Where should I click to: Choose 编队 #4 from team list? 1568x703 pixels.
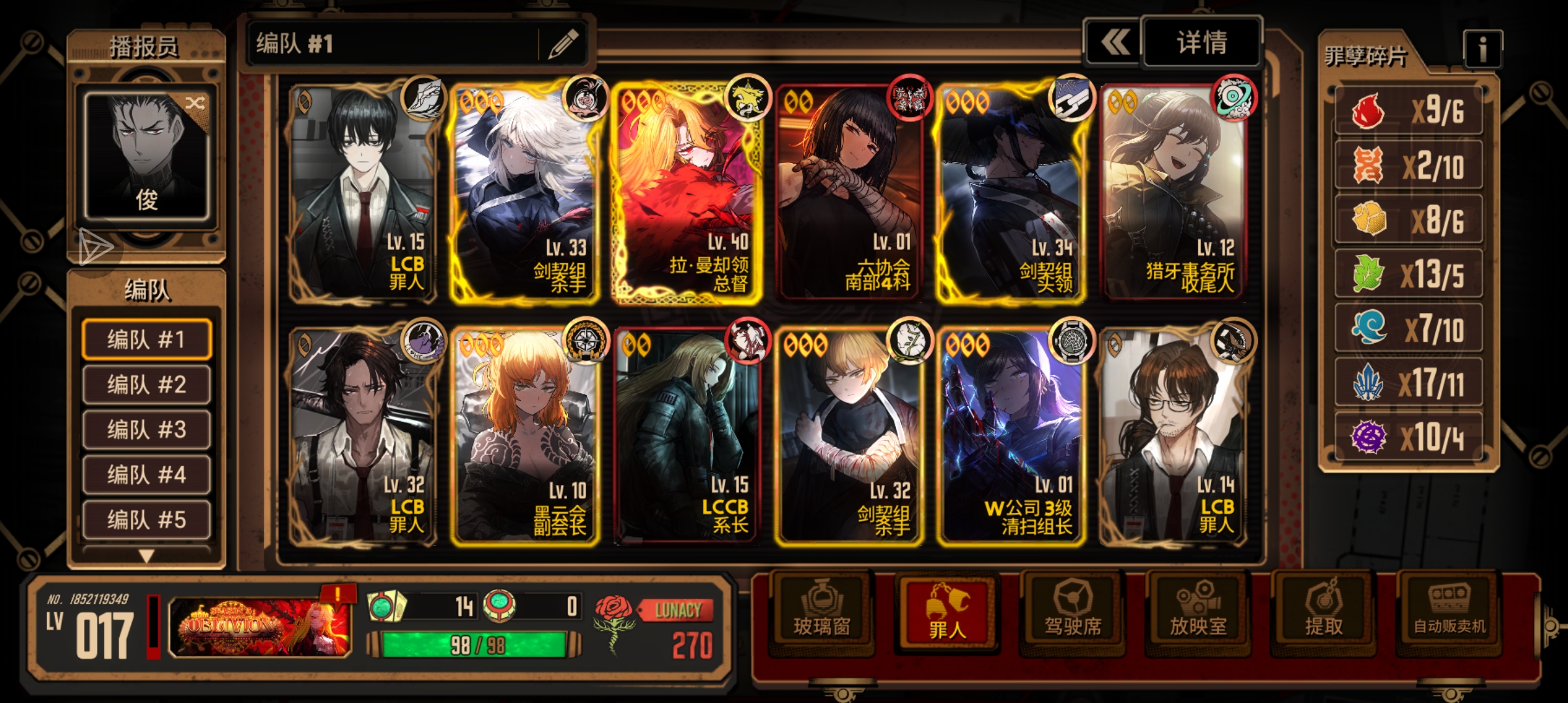click(147, 475)
